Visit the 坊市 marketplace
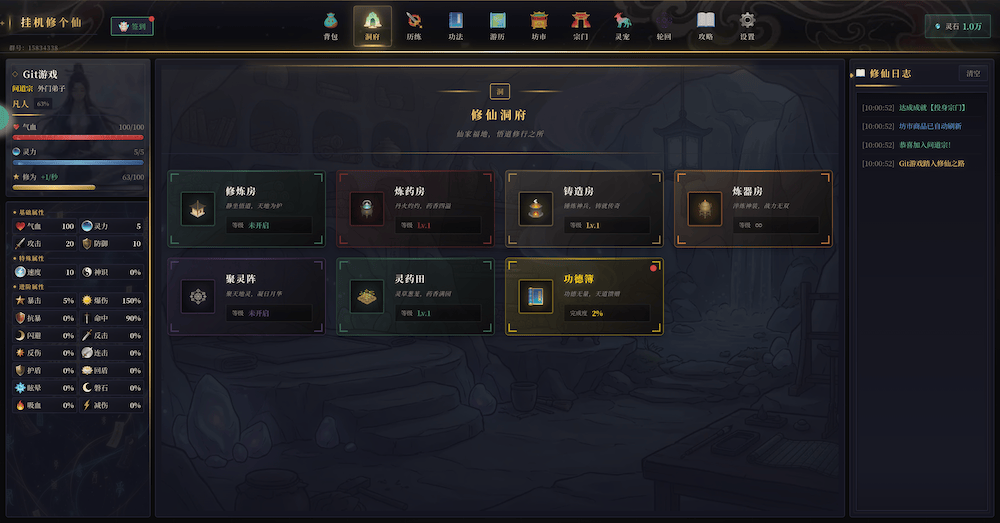Screen dimensions: 1000x523 [539, 25]
